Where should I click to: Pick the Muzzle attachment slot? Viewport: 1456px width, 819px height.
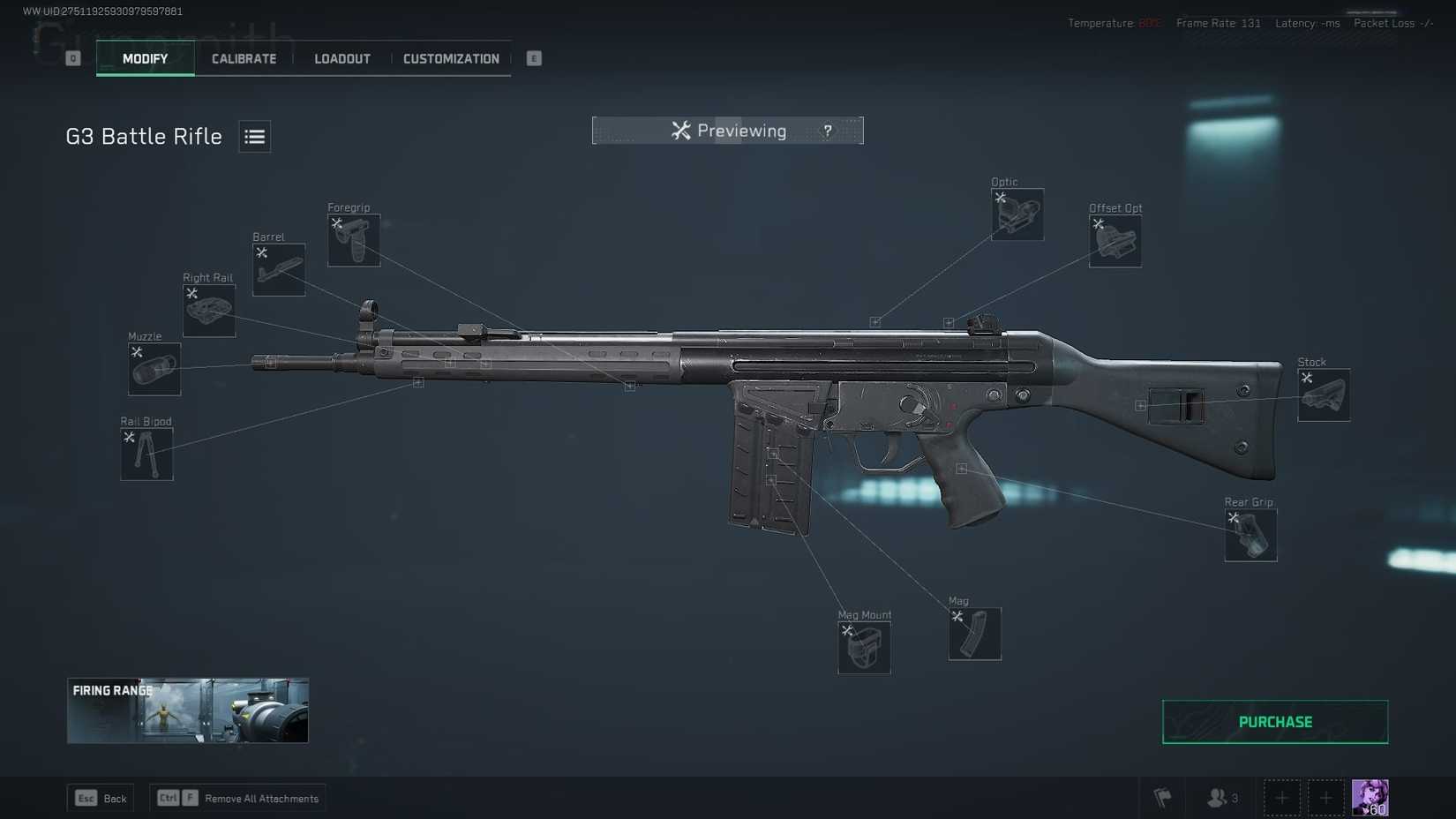pyautogui.click(x=154, y=369)
